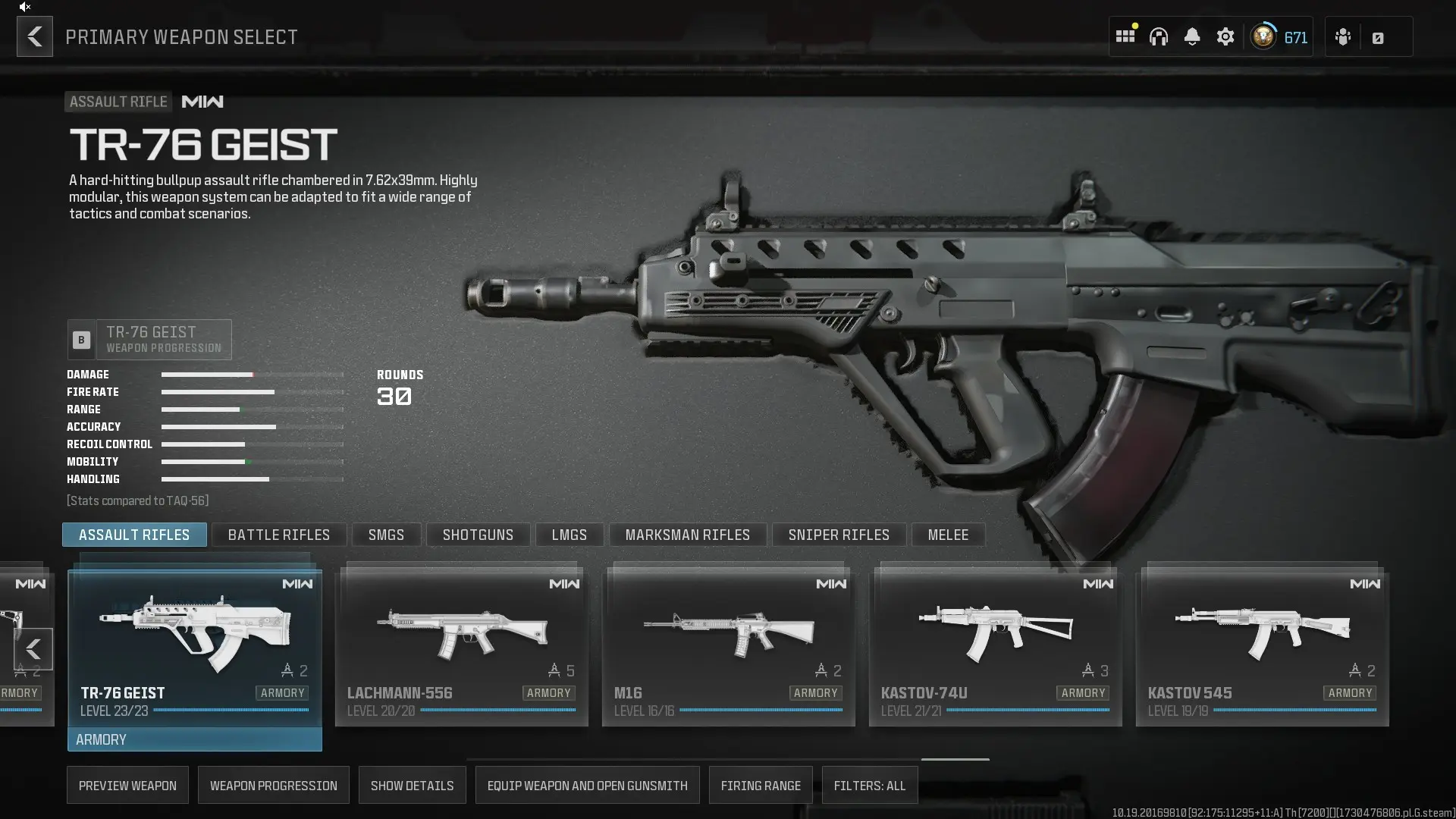Open the Filters: All option
Viewport: 1456px width, 819px height.
(x=870, y=786)
